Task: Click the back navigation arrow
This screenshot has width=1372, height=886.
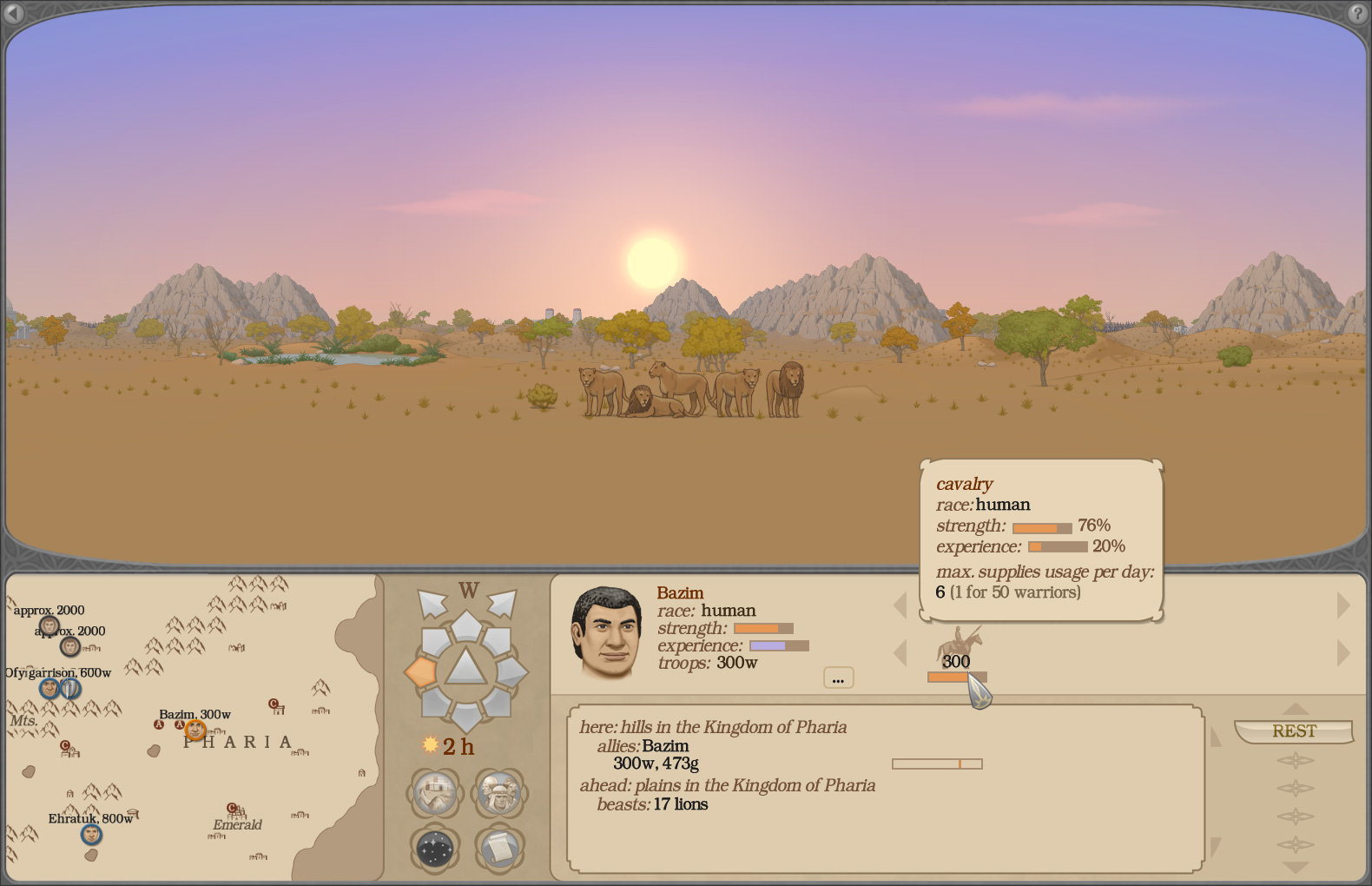Action: (12, 15)
